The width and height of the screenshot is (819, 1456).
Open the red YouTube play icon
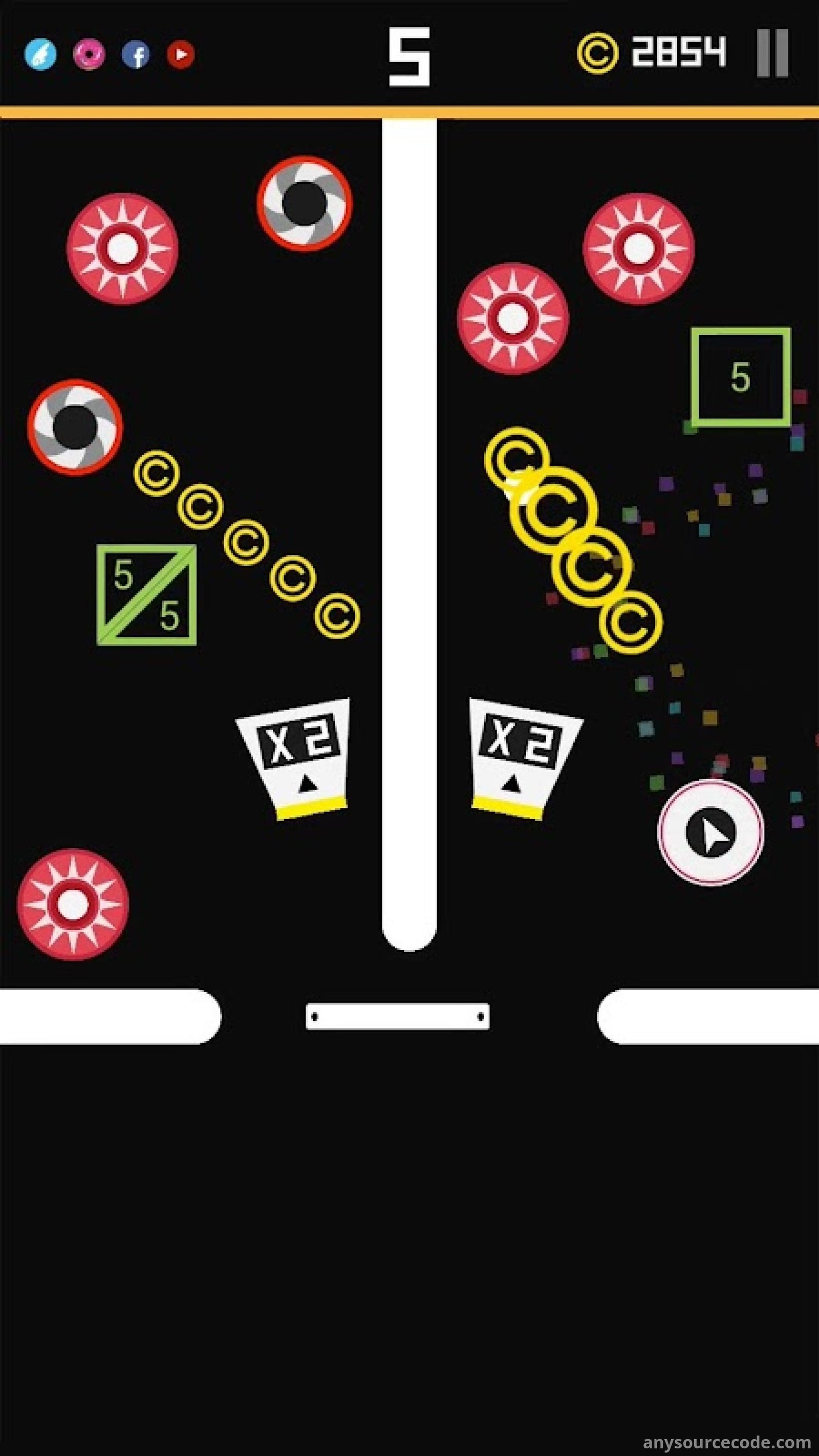point(181,54)
